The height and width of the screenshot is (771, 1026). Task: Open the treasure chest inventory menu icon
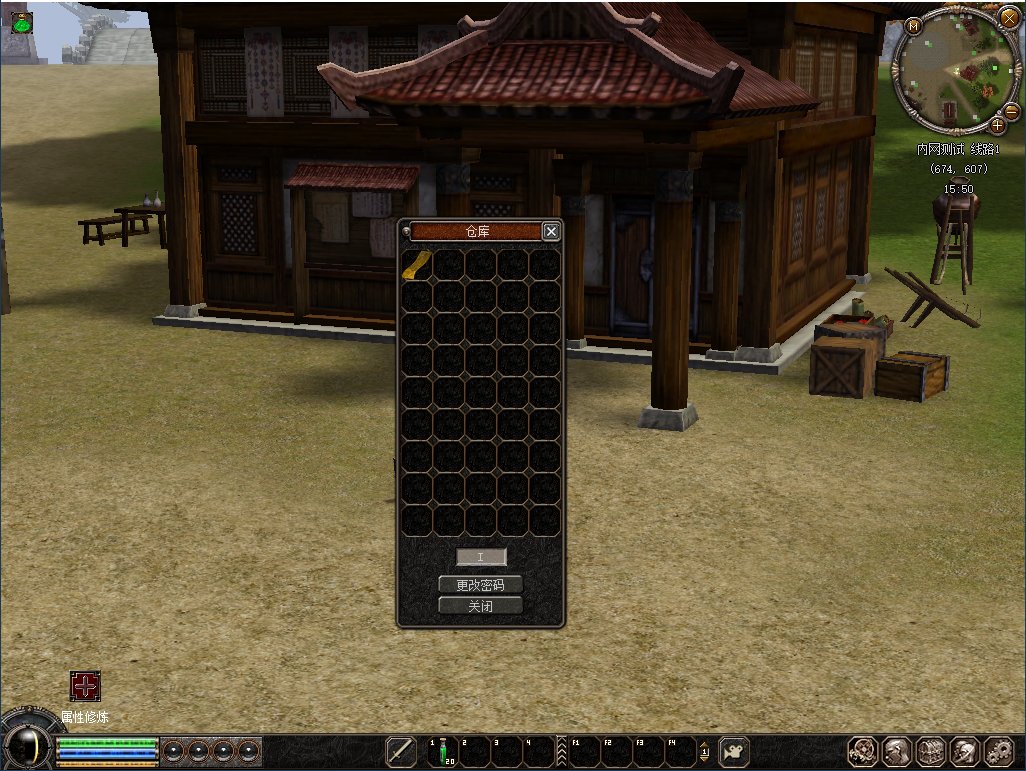[930, 752]
